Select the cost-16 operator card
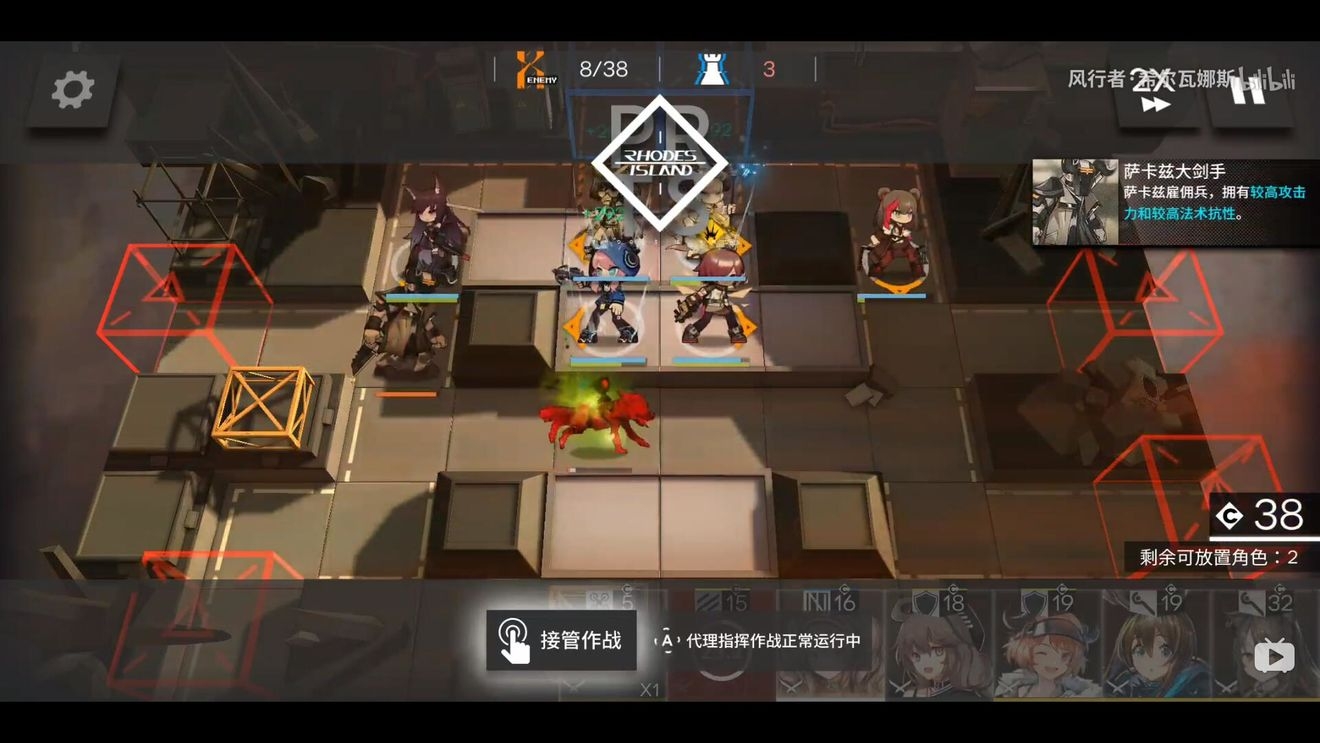This screenshot has width=1320, height=743. [x=829, y=645]
